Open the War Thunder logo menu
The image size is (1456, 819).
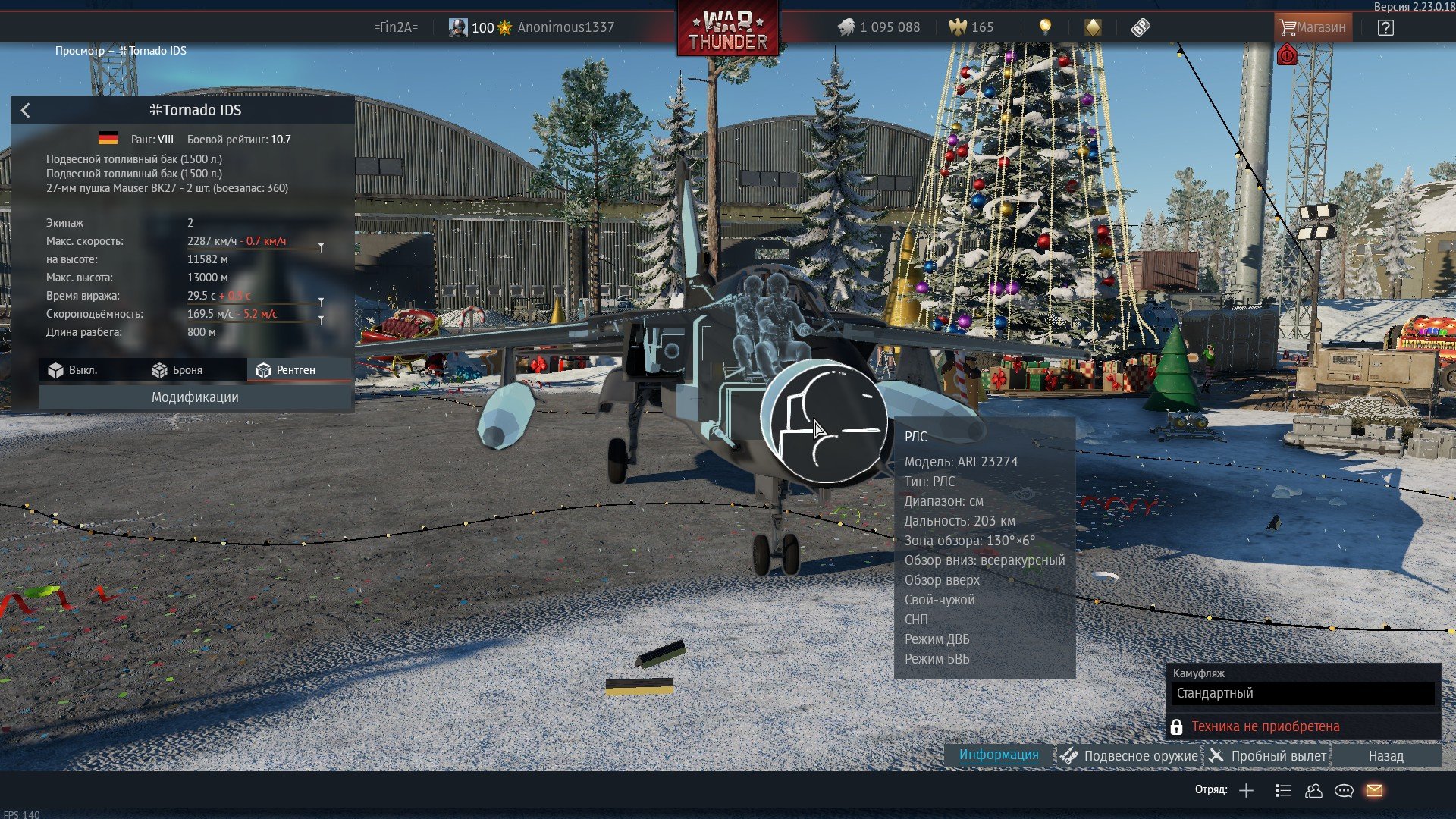pyautogui.click(x=727, y=30)
